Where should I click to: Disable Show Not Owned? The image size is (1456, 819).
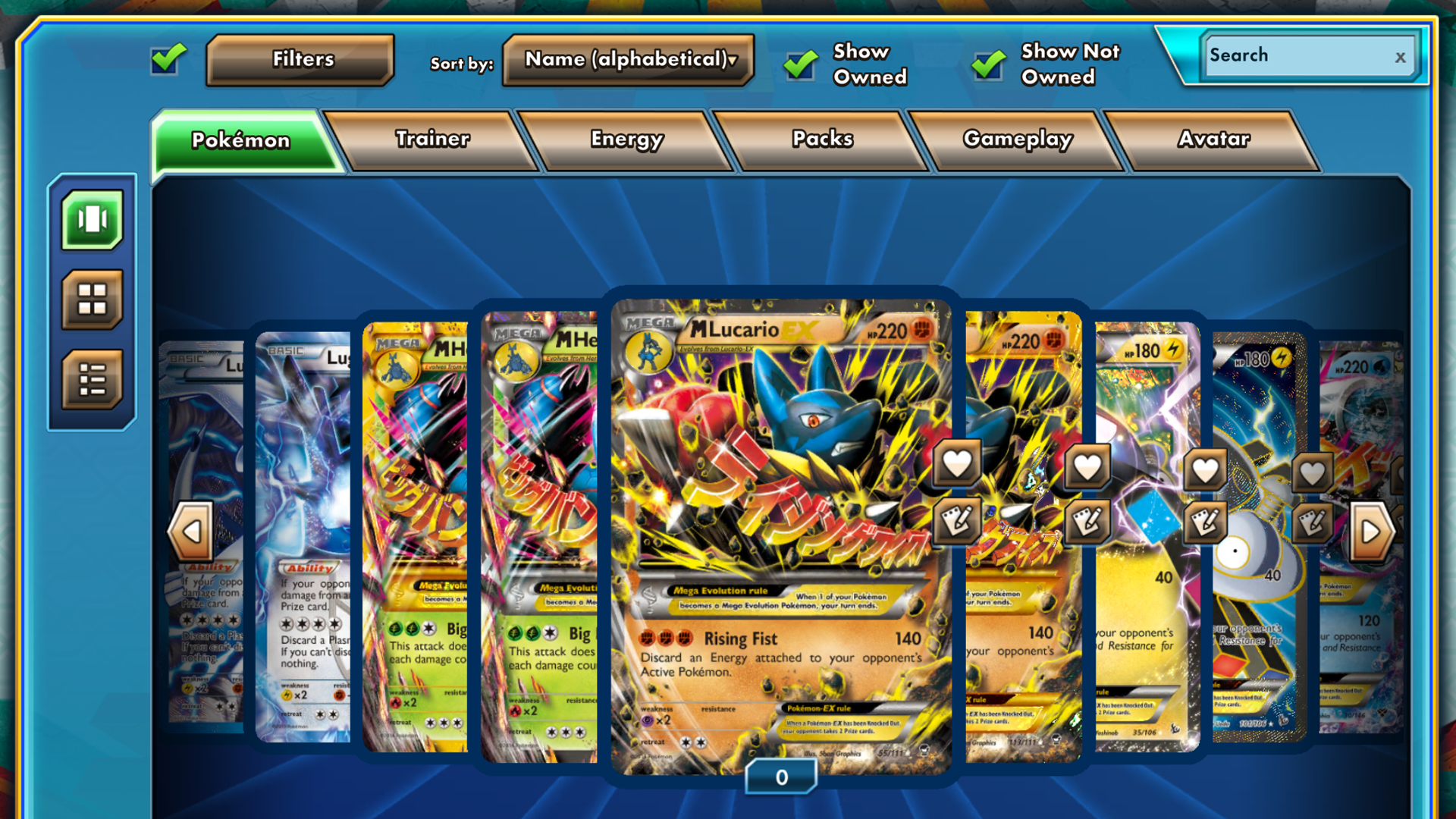(x=987, y=64)
